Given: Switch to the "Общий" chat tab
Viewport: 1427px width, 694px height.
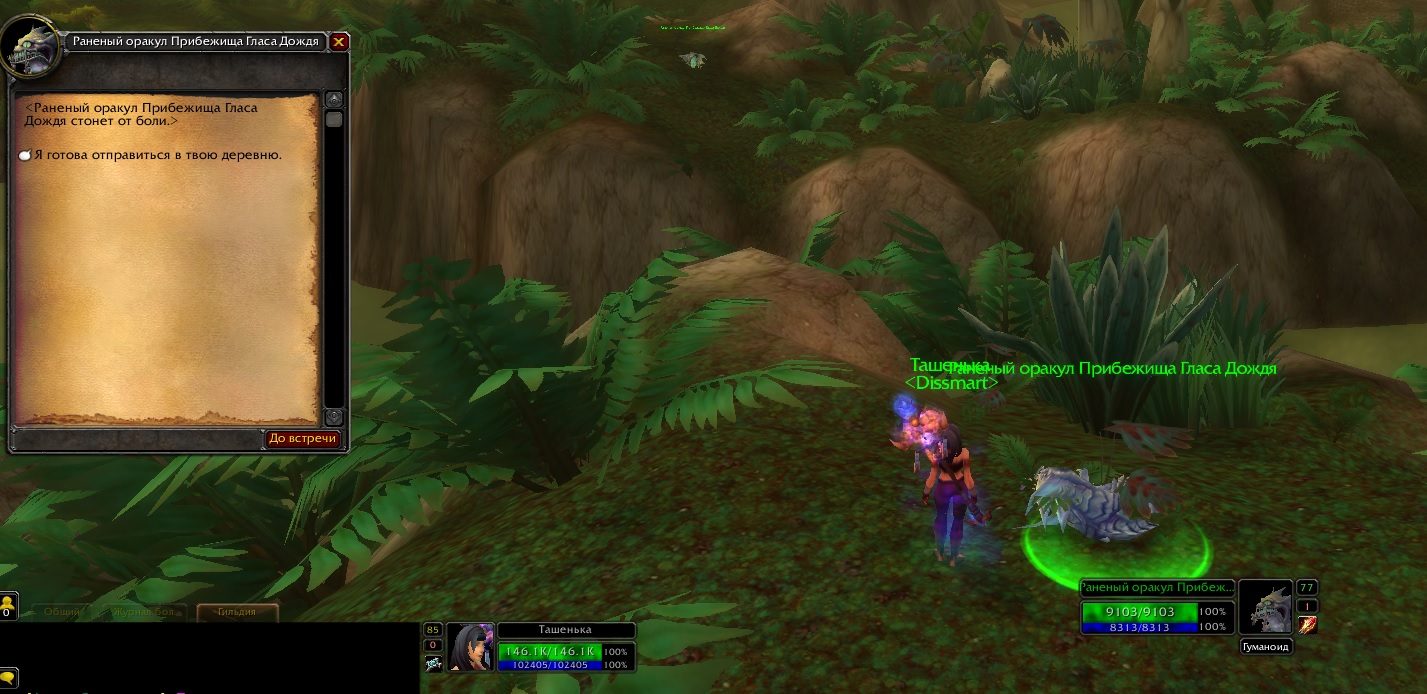Looking at the screenshot, I should (60, 612).
